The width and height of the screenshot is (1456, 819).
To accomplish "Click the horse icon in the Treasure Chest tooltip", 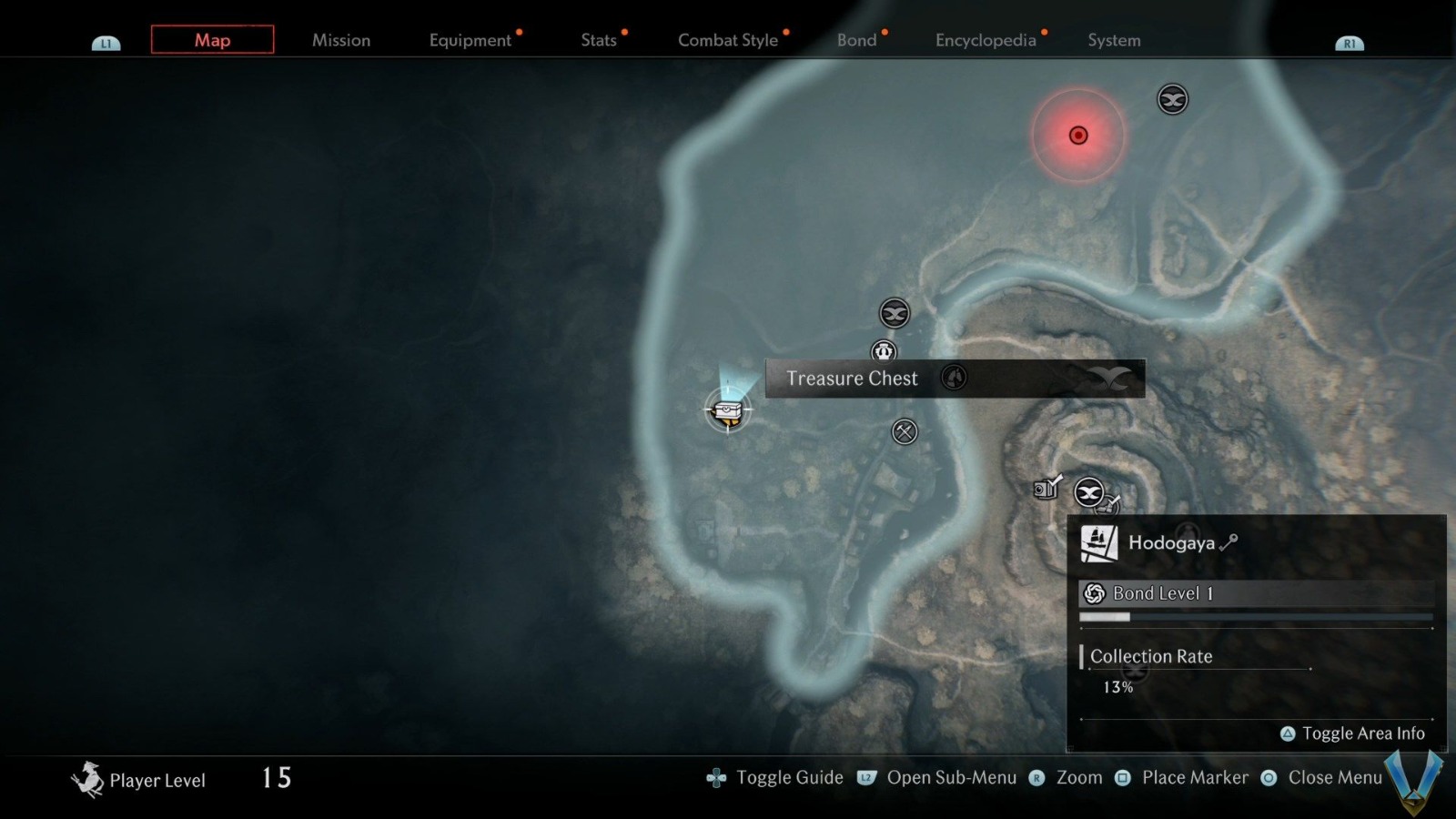I will tap(955, 378).
